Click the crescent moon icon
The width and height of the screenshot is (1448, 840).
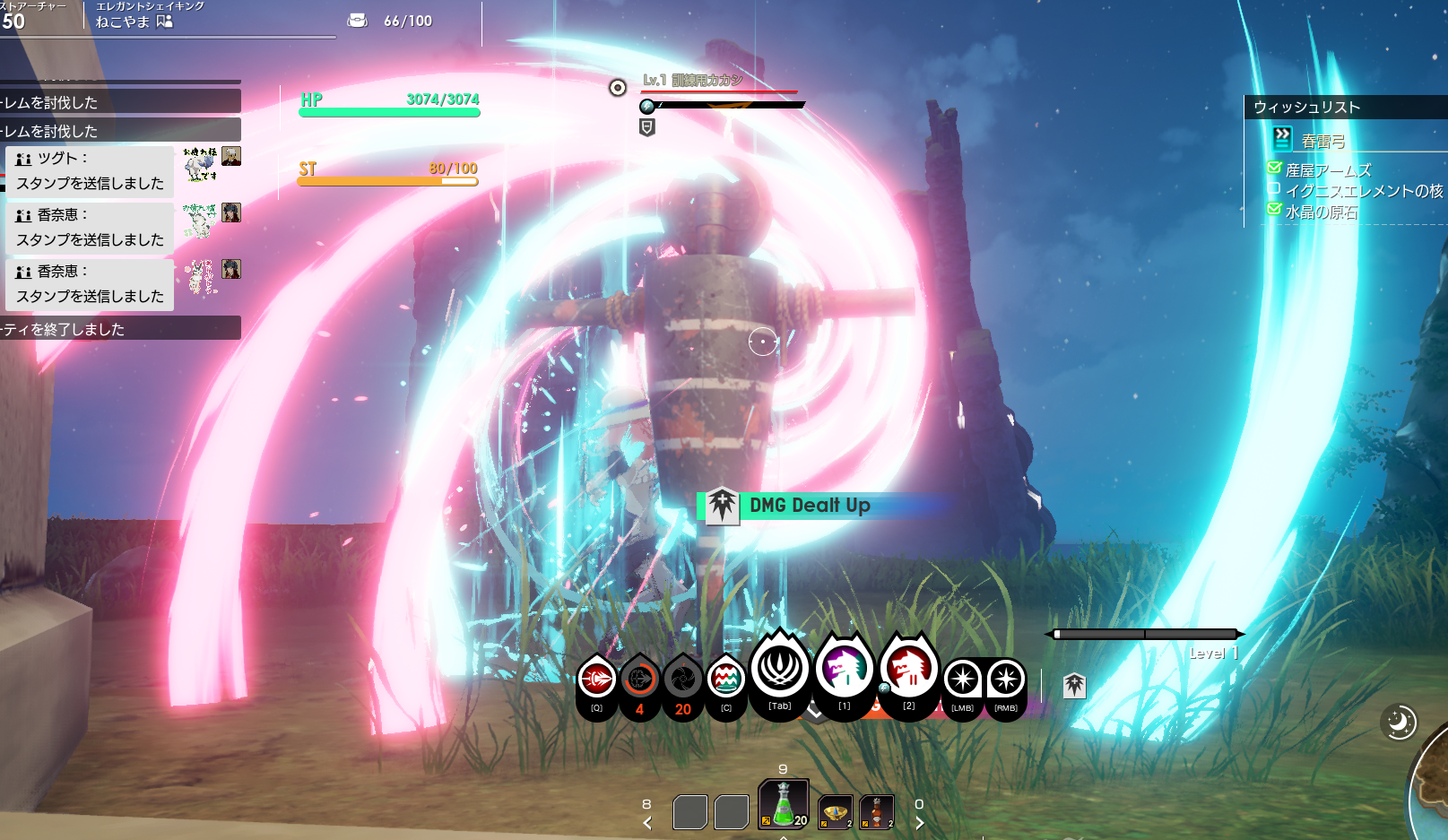click(x=1400, y=722)
